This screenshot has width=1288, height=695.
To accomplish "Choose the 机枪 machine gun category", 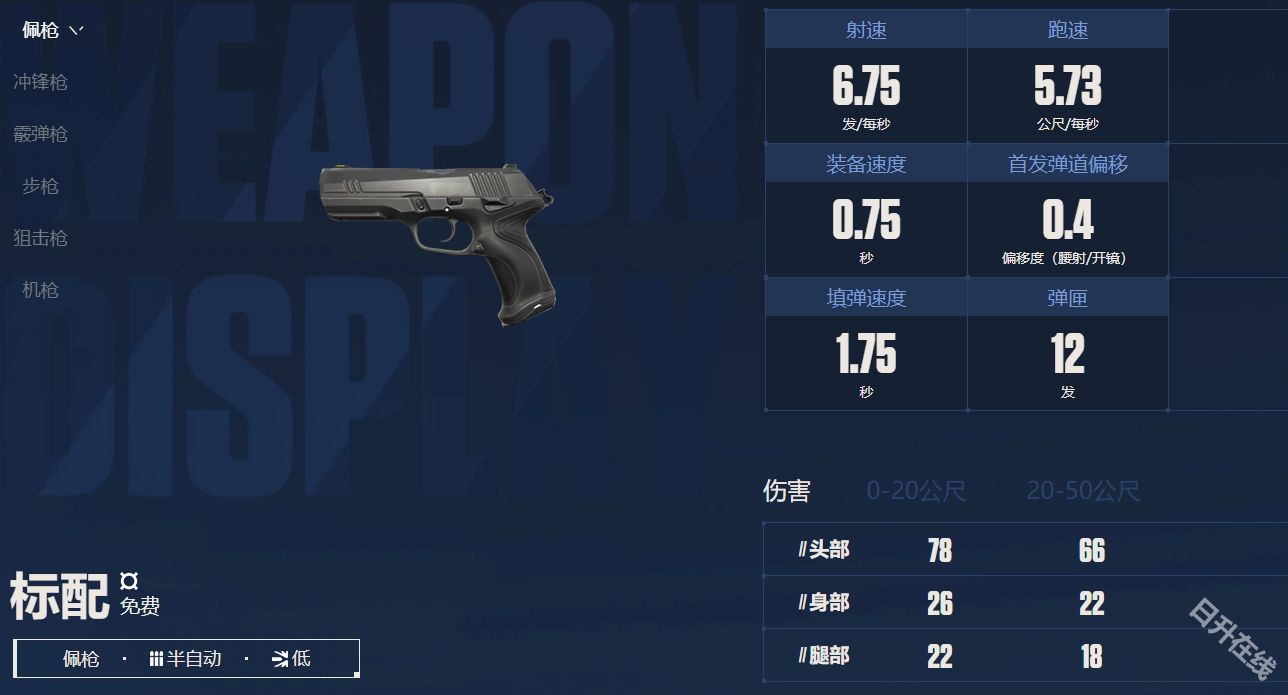I will tap(40, 290).
